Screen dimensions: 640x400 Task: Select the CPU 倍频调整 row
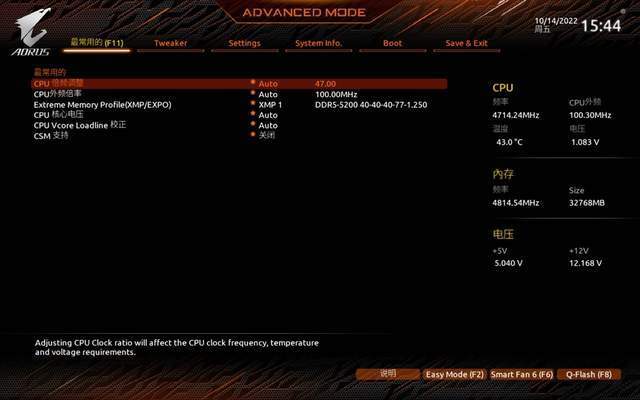(x=58, y=84)
